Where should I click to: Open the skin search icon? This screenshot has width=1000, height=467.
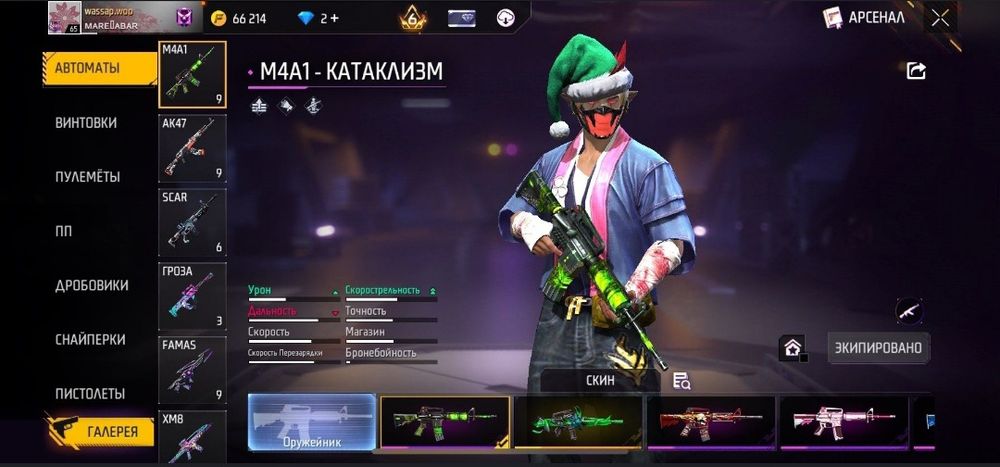click(682, 381)
